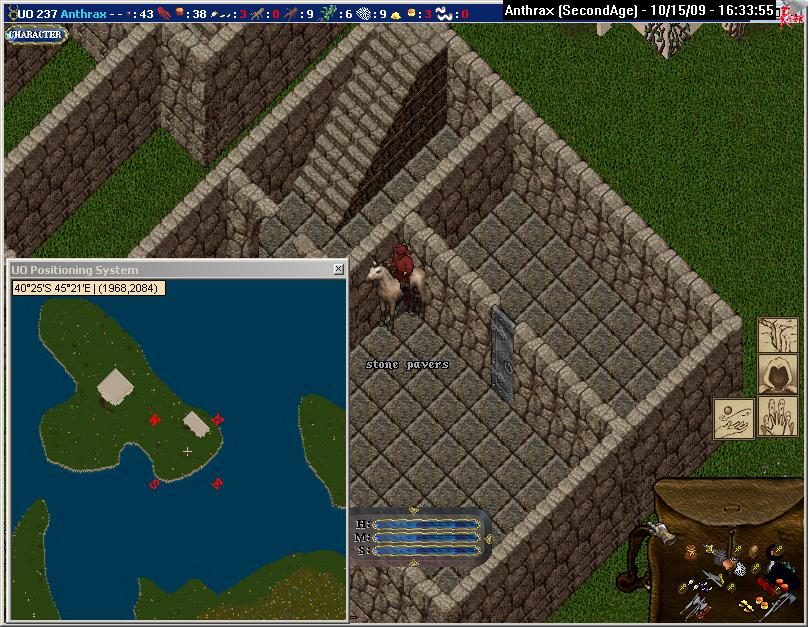Select the status bar gump
Image resolution: width=808 pixels, height=627 pixels.
[x=420, y=536]
